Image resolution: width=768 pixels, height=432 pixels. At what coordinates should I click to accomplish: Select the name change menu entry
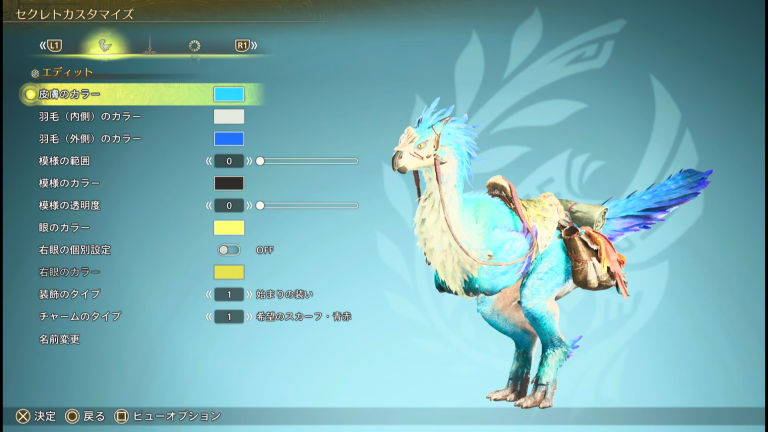click(59, 339)
